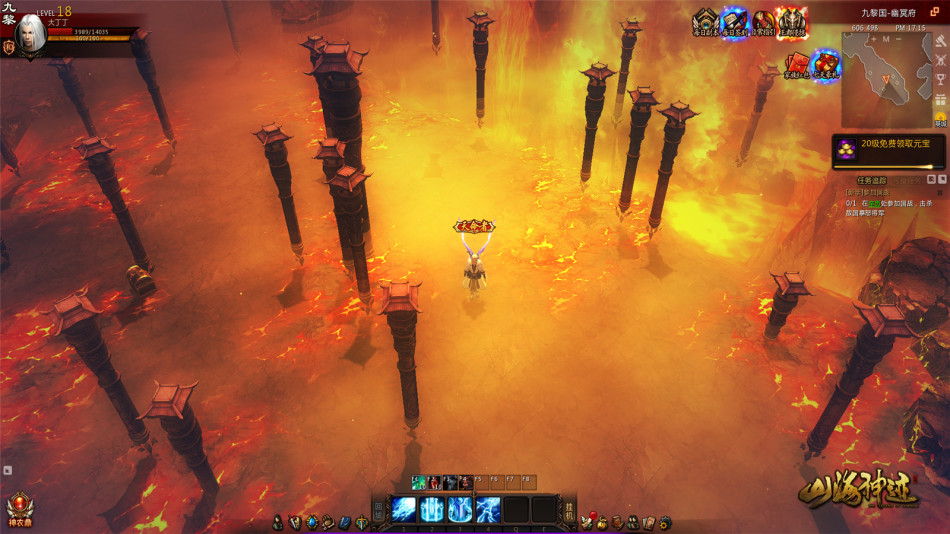
Task: Click the auction gavel icon beside minimap
Action: pyautogui.click(x=940, y=40)
